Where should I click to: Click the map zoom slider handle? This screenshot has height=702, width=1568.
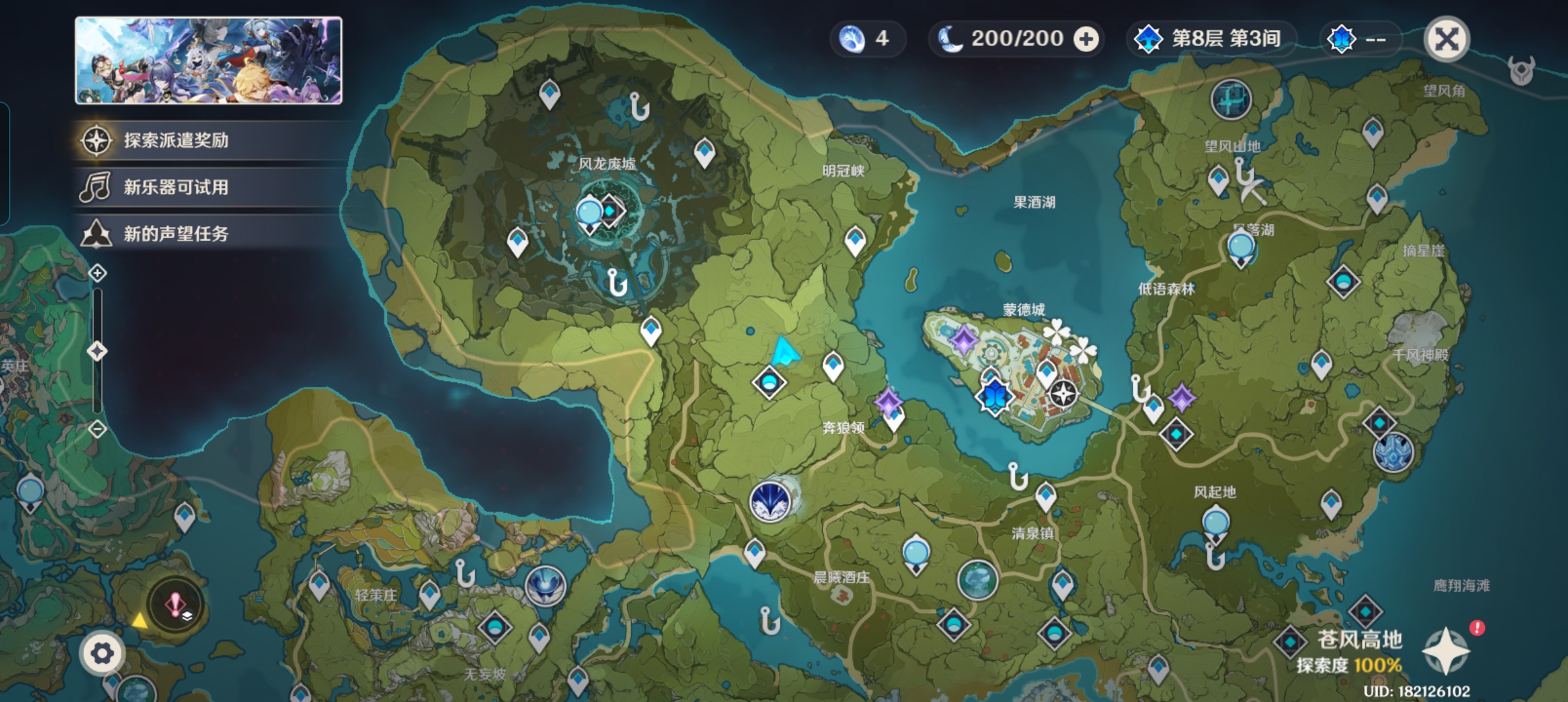tap(98, 352)
